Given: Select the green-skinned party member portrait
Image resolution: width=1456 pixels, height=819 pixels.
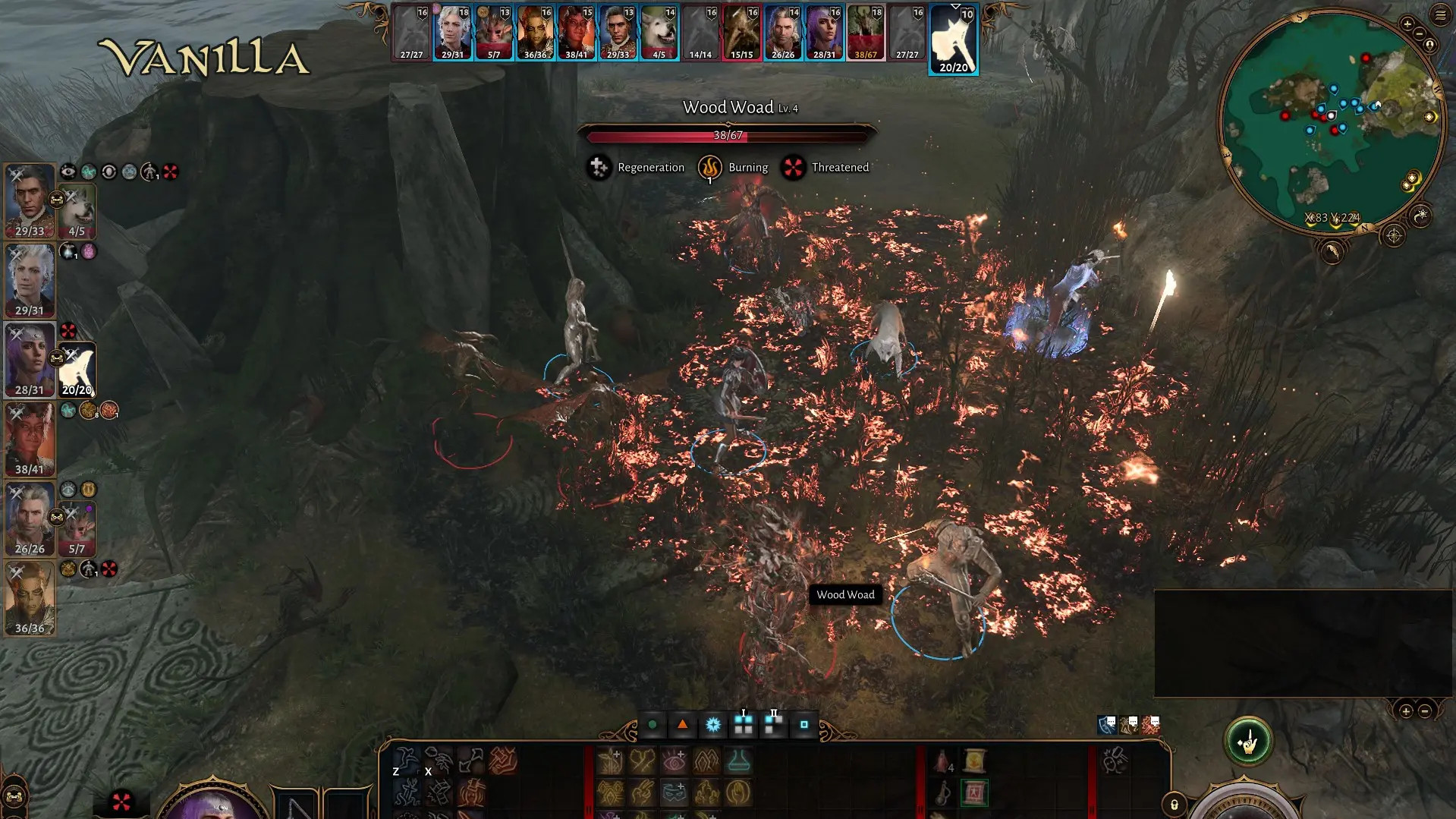Looking at the screenshot, I should [x=30, y=599].
